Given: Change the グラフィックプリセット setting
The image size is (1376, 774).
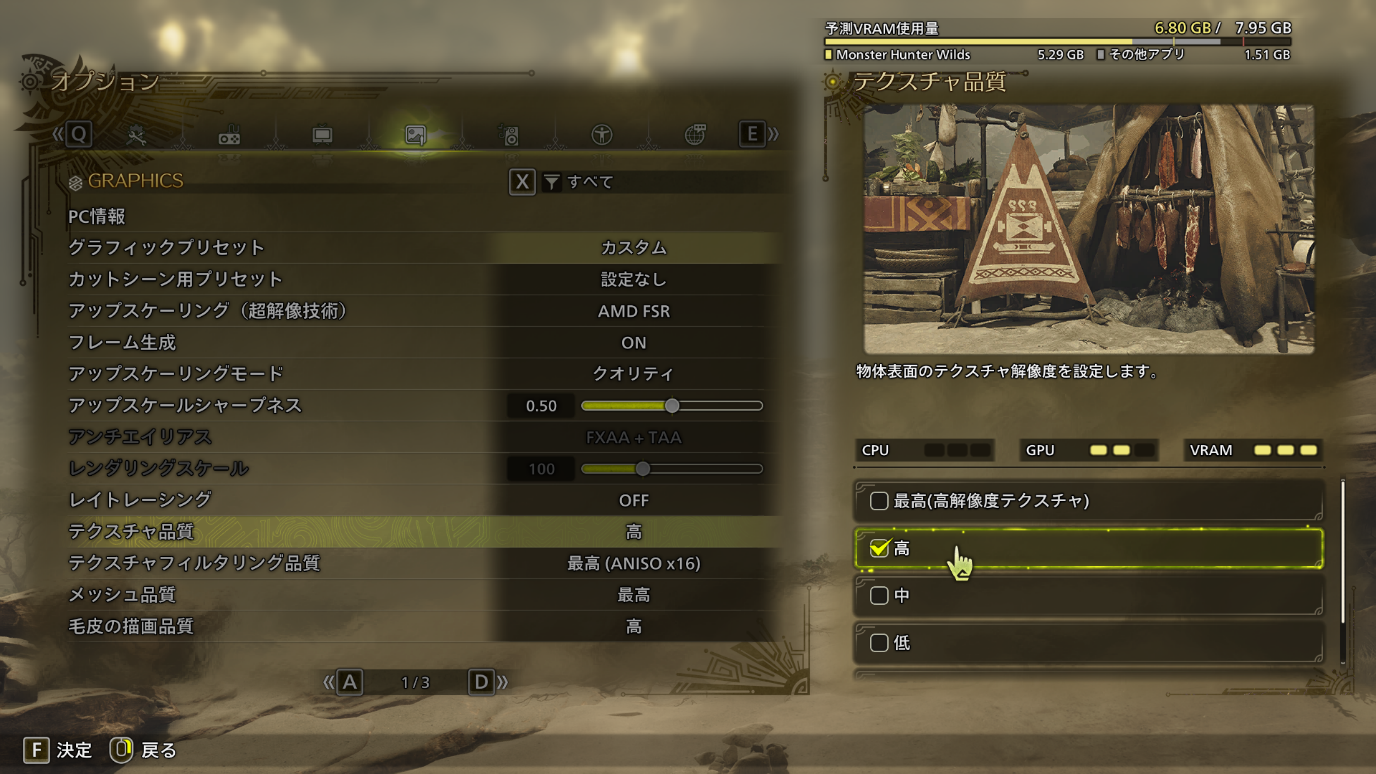Looking at the screenshot, I should (x=633, y=248).
